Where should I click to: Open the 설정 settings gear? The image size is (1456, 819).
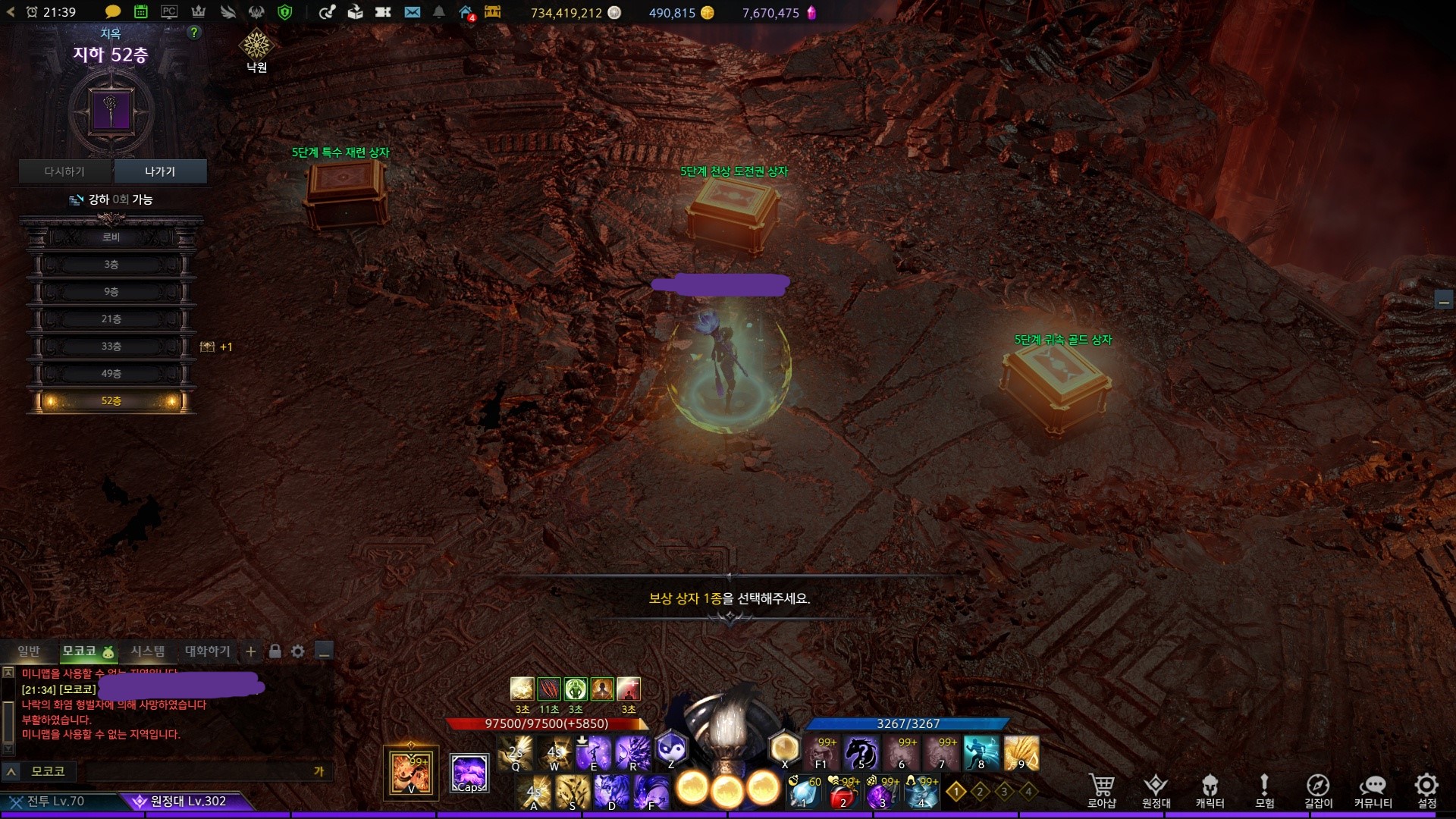pos(1426,790)
